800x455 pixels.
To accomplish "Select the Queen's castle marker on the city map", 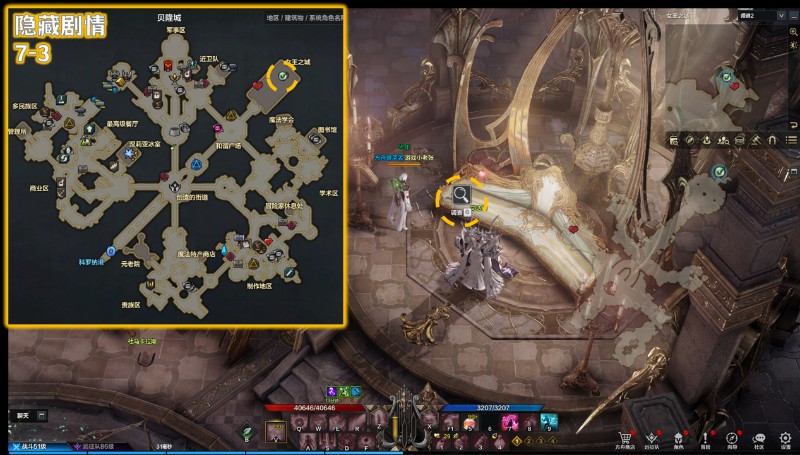I will click(284, 77).
